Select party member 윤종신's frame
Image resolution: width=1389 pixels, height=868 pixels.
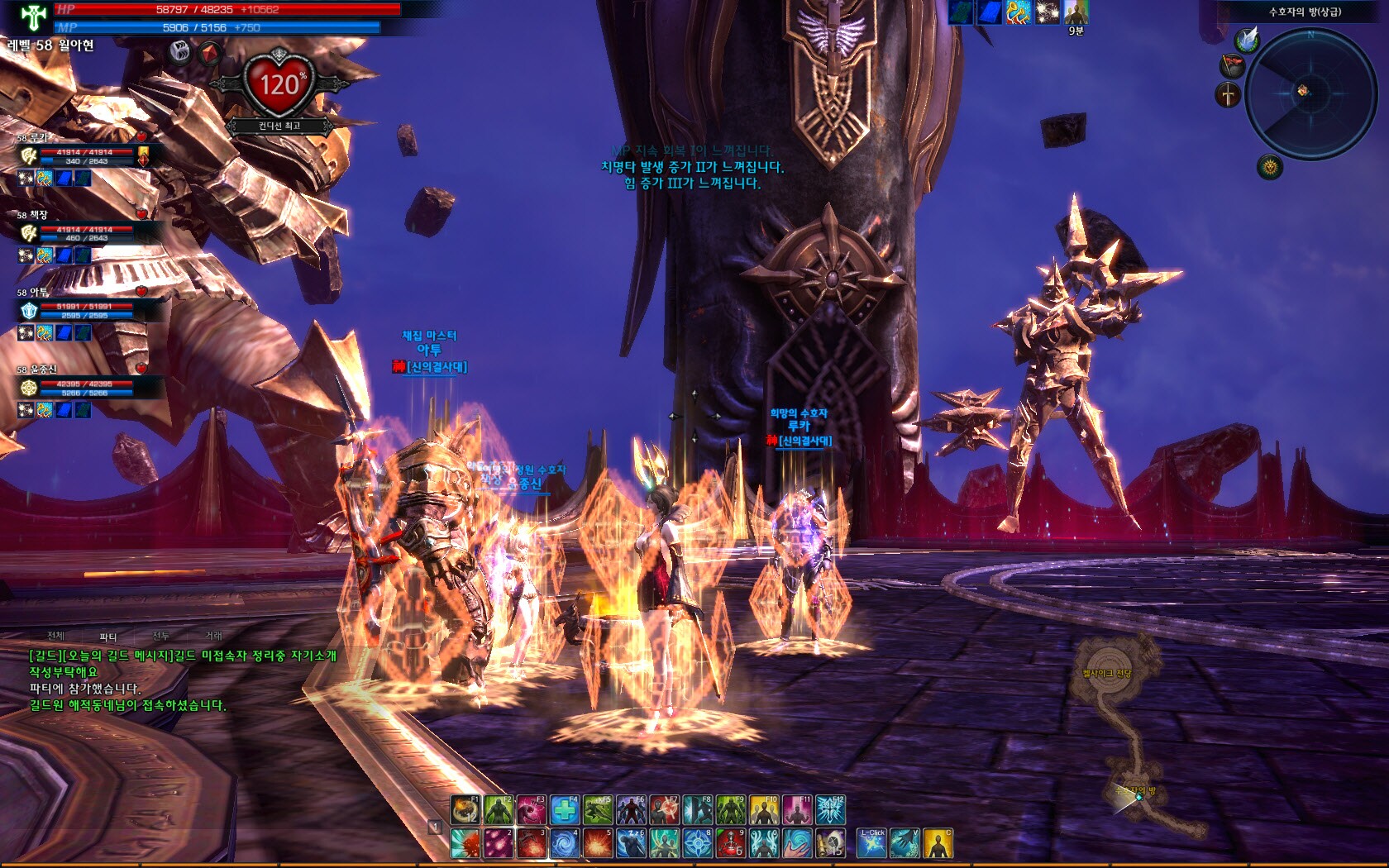pyautogui.click(x=83, y=388)
